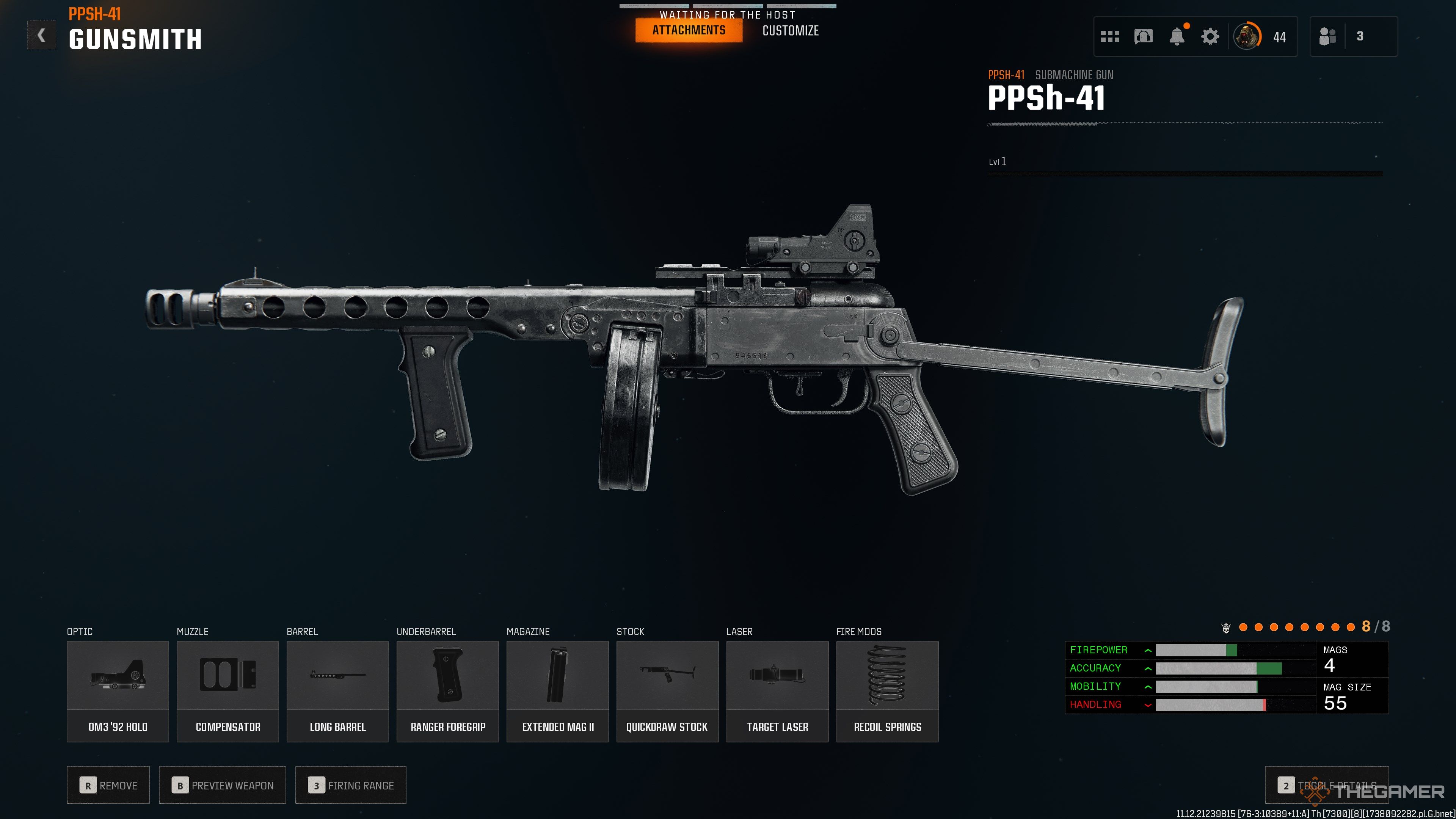Select the Long Barrel attachment slot
This screenshot has width=1456, height=819.
(x=337, y=691)
